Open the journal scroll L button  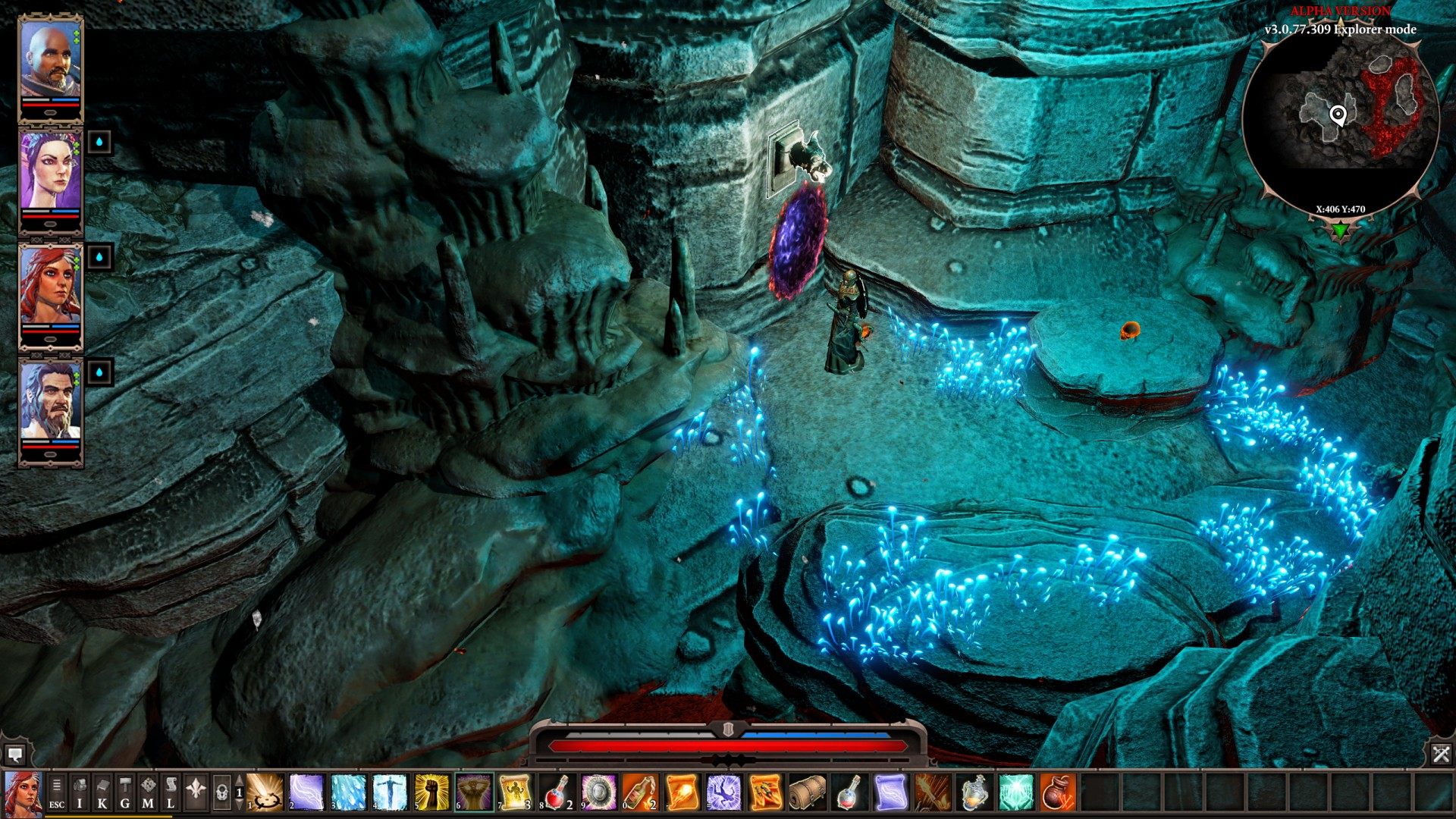point(171,792)
